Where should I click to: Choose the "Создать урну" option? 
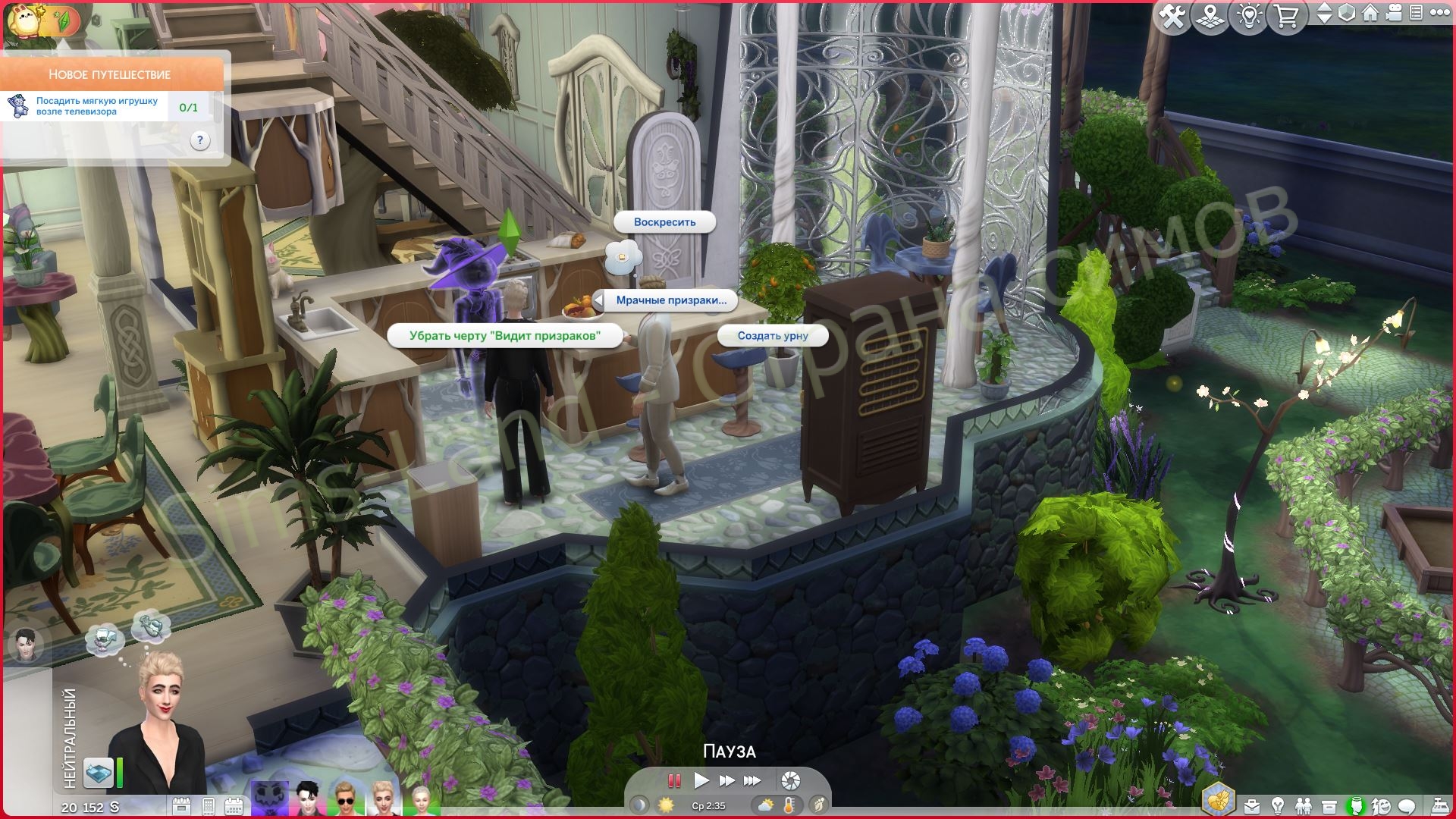tap(773, 335)
